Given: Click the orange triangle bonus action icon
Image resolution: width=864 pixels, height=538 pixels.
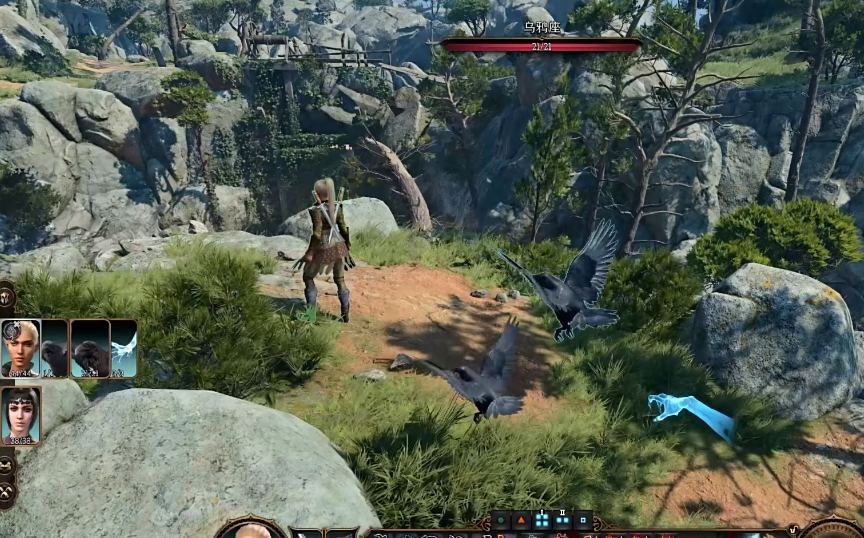Looking at the screenshot, I should [521, 520].
